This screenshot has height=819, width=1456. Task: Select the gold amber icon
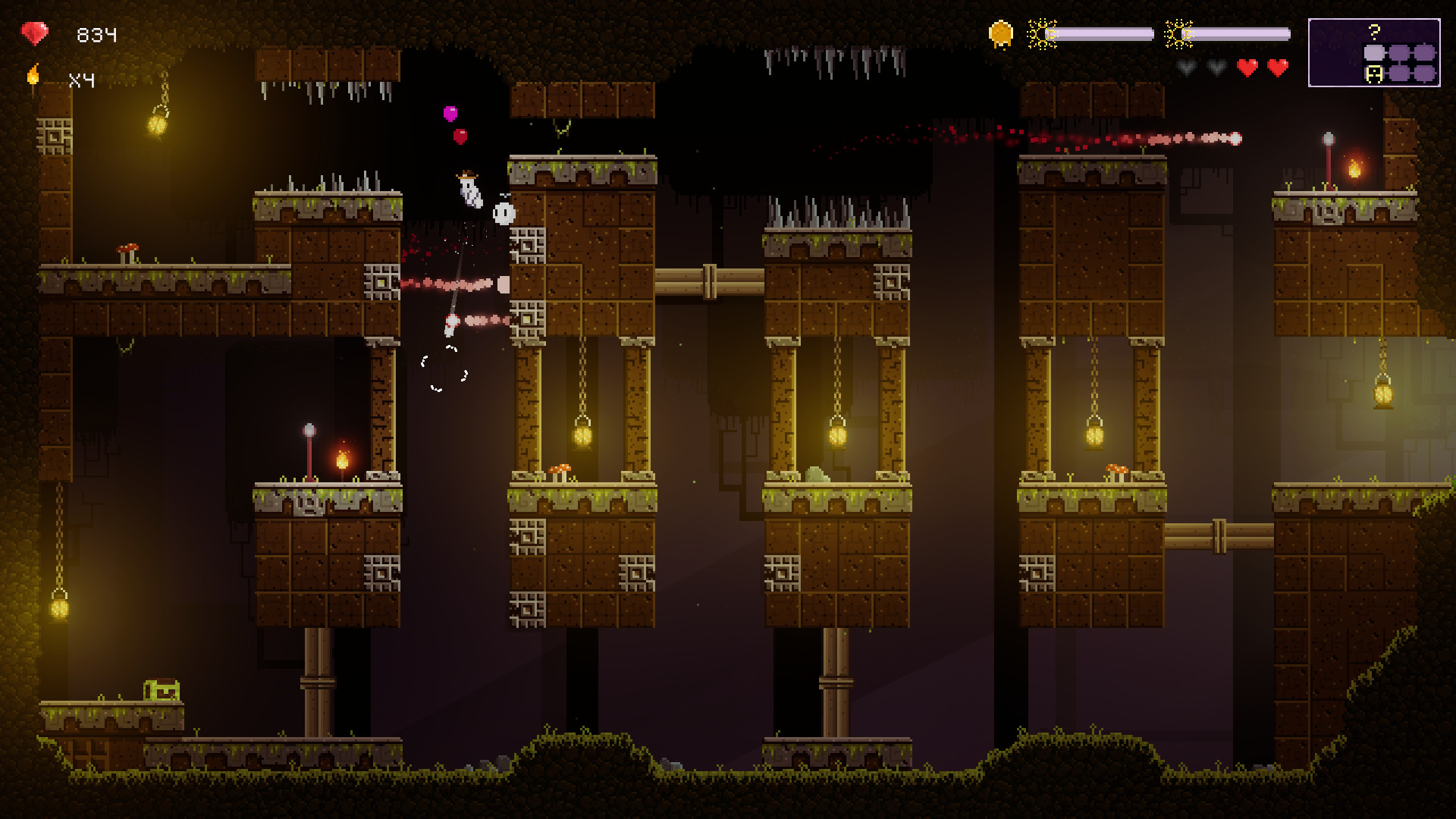1001,34
